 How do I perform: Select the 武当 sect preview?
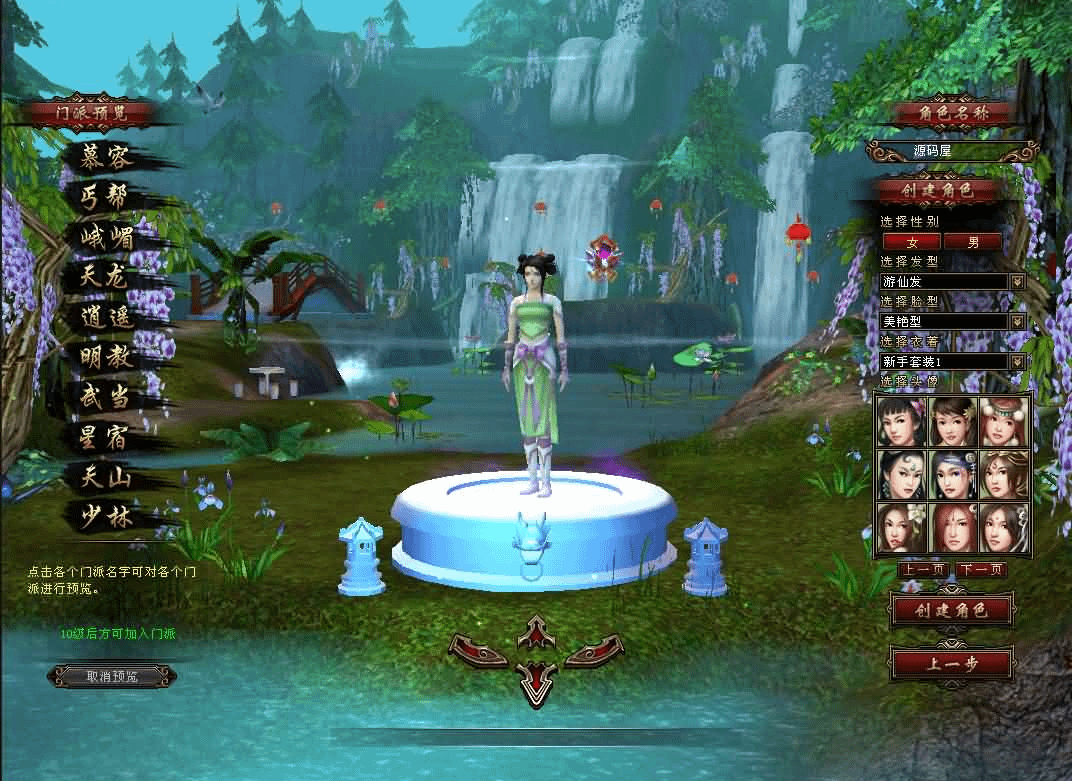click(105, 397)
